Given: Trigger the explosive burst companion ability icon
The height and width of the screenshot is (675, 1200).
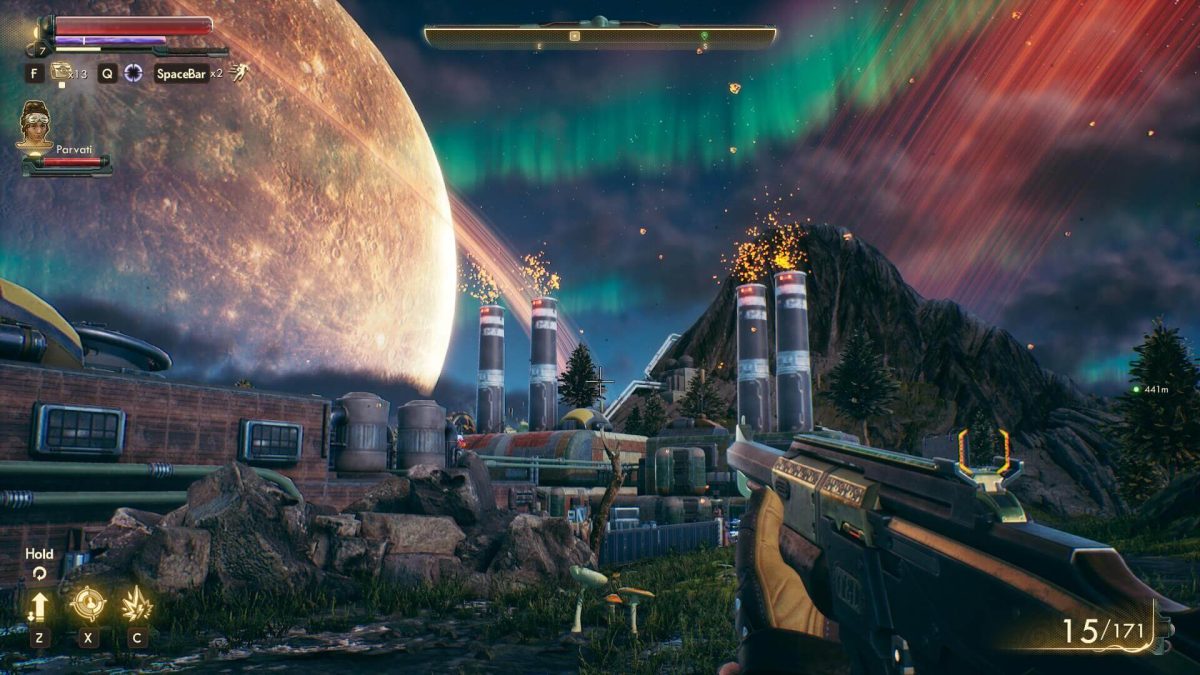Looking at the screenshot, I should point(136,604).
